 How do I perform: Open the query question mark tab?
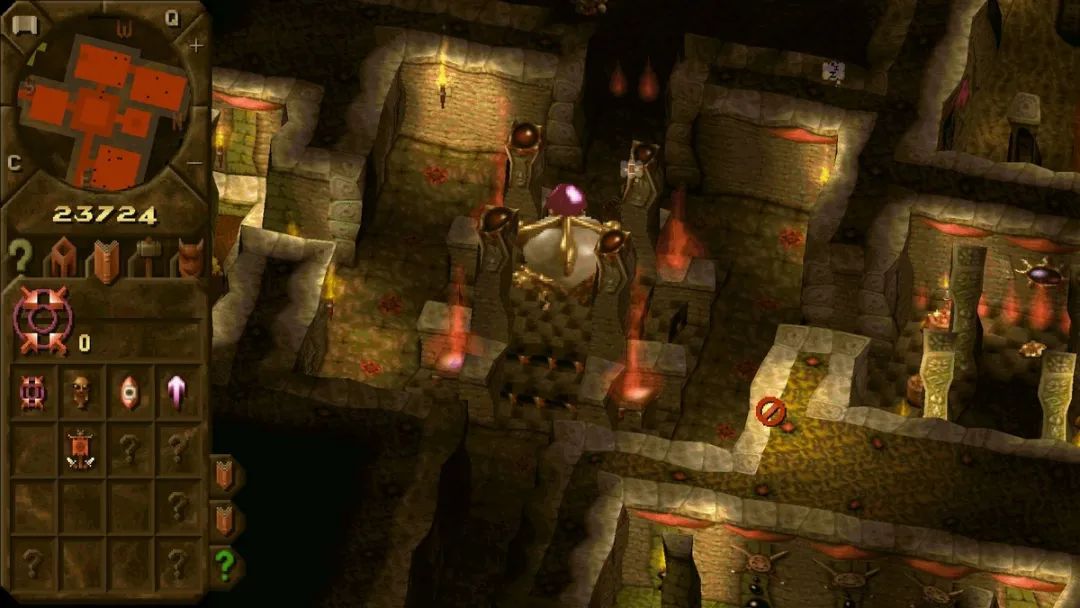pos(20,257)
